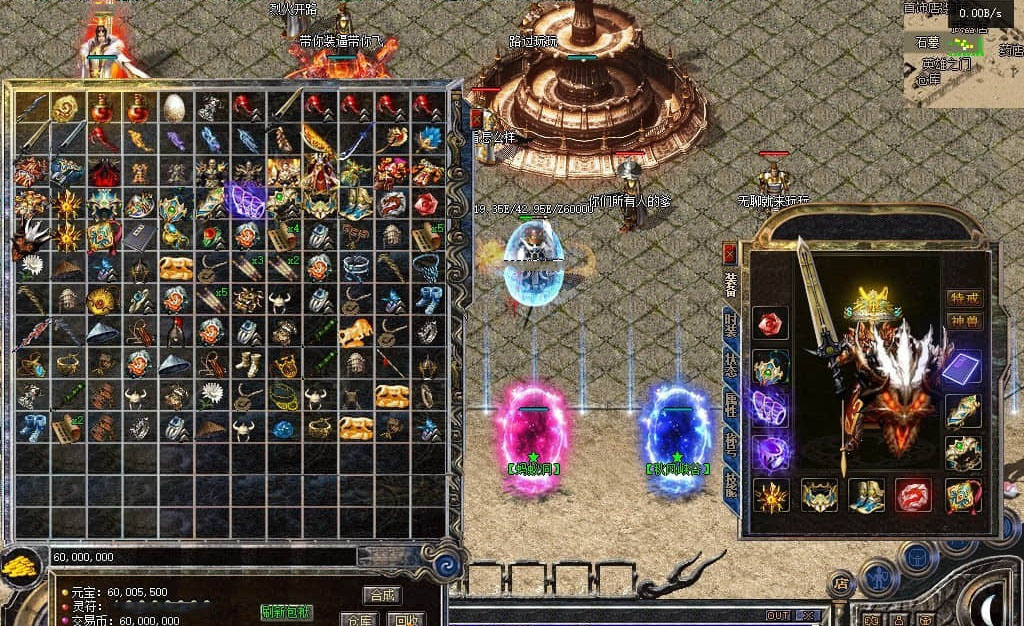1024x626 pixels.
Task: Select the 属性 attributes tab
Action: click(x=731, y=402)
